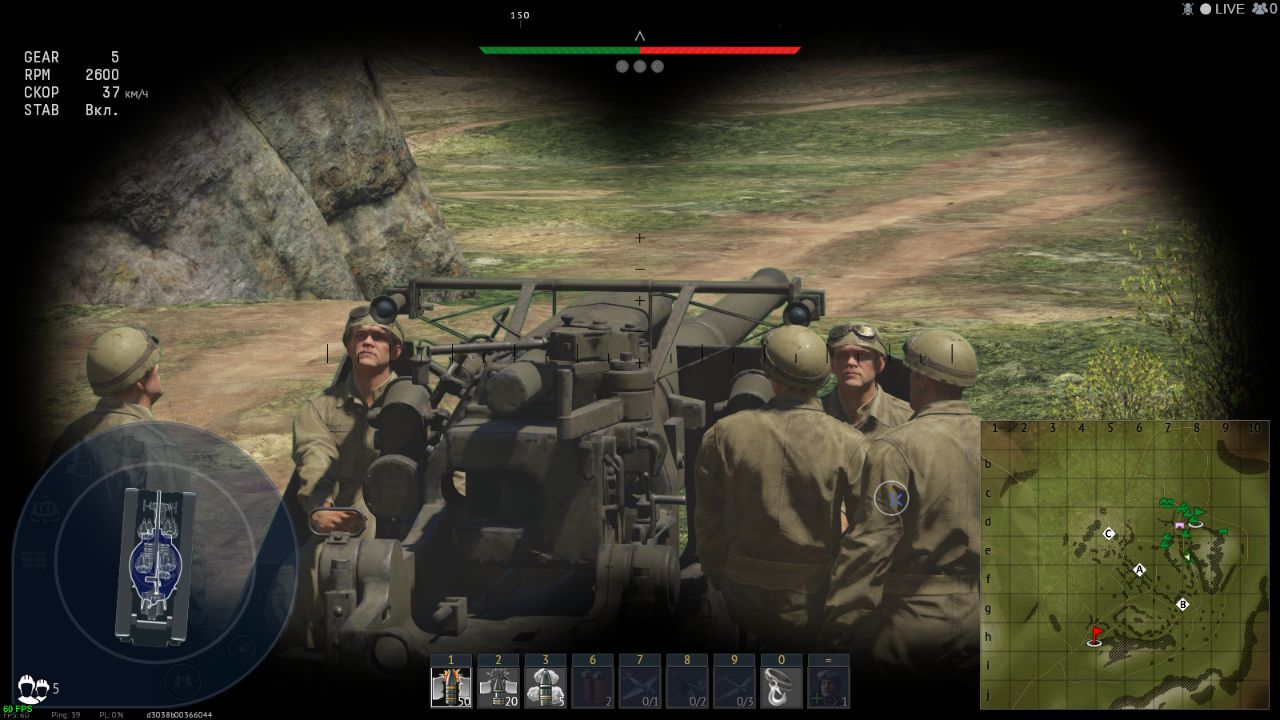This screenshot has height=720, width=1280.
Task: Click the red flag marker on minimap
Action: (1096, 635)
